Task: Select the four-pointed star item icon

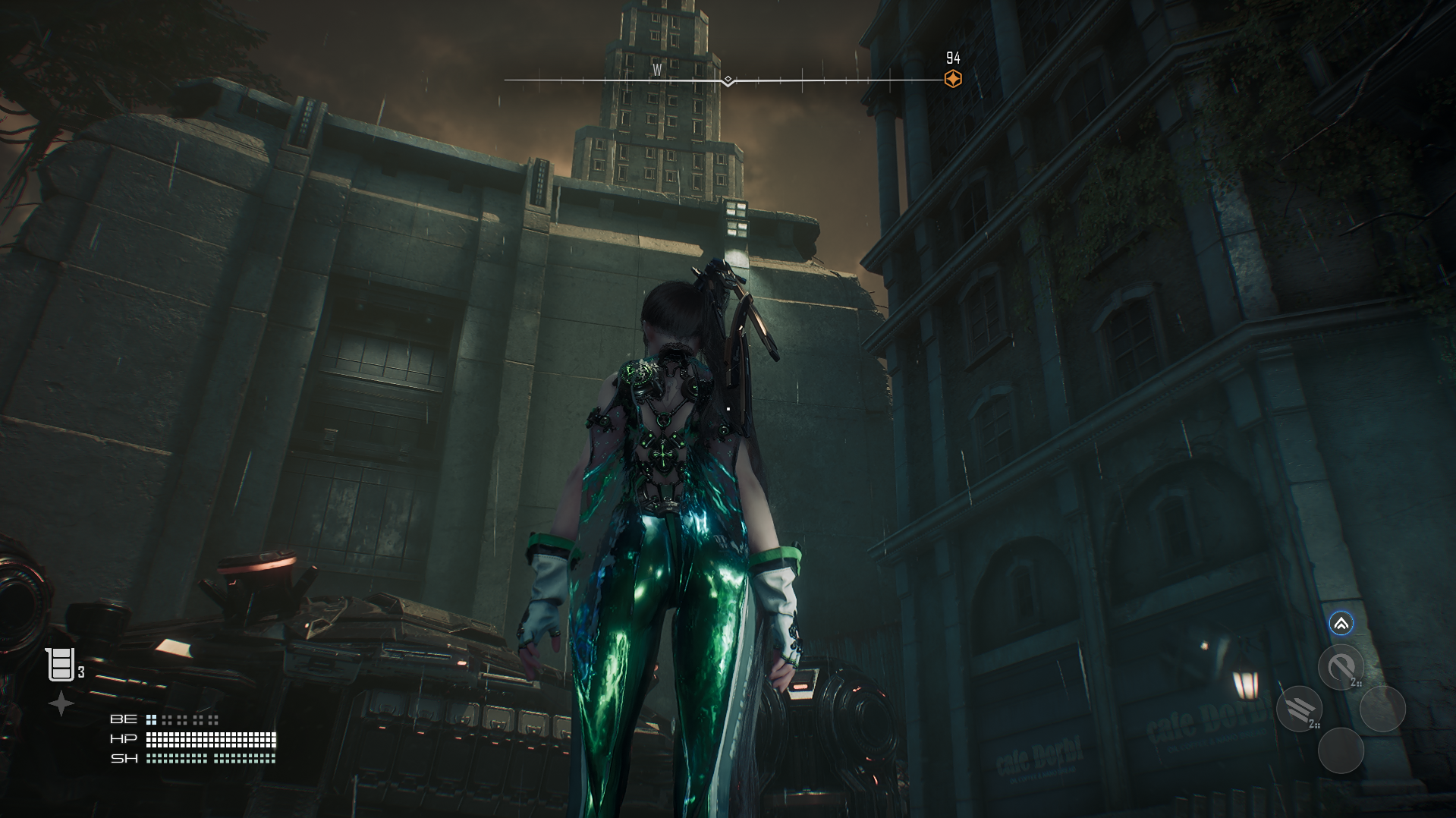Action: tap(61, 703)
